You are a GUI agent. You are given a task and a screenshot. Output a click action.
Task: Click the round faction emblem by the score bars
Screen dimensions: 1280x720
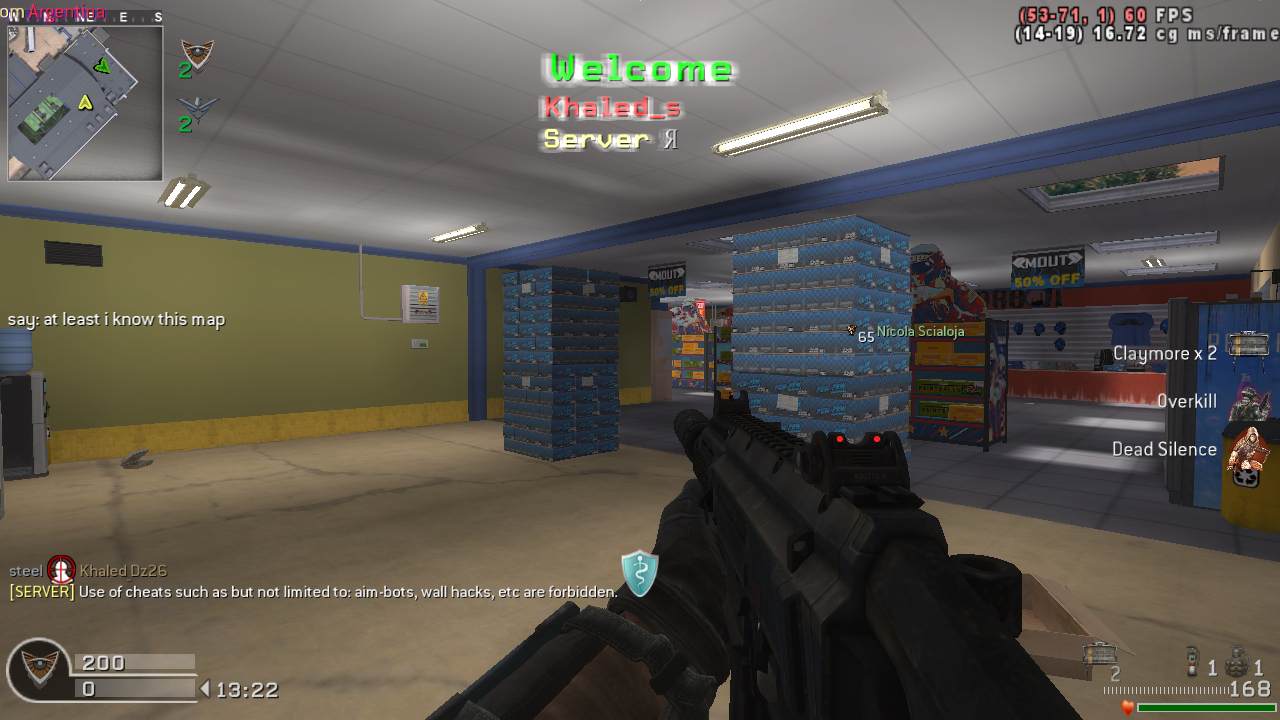coord(38,672)
